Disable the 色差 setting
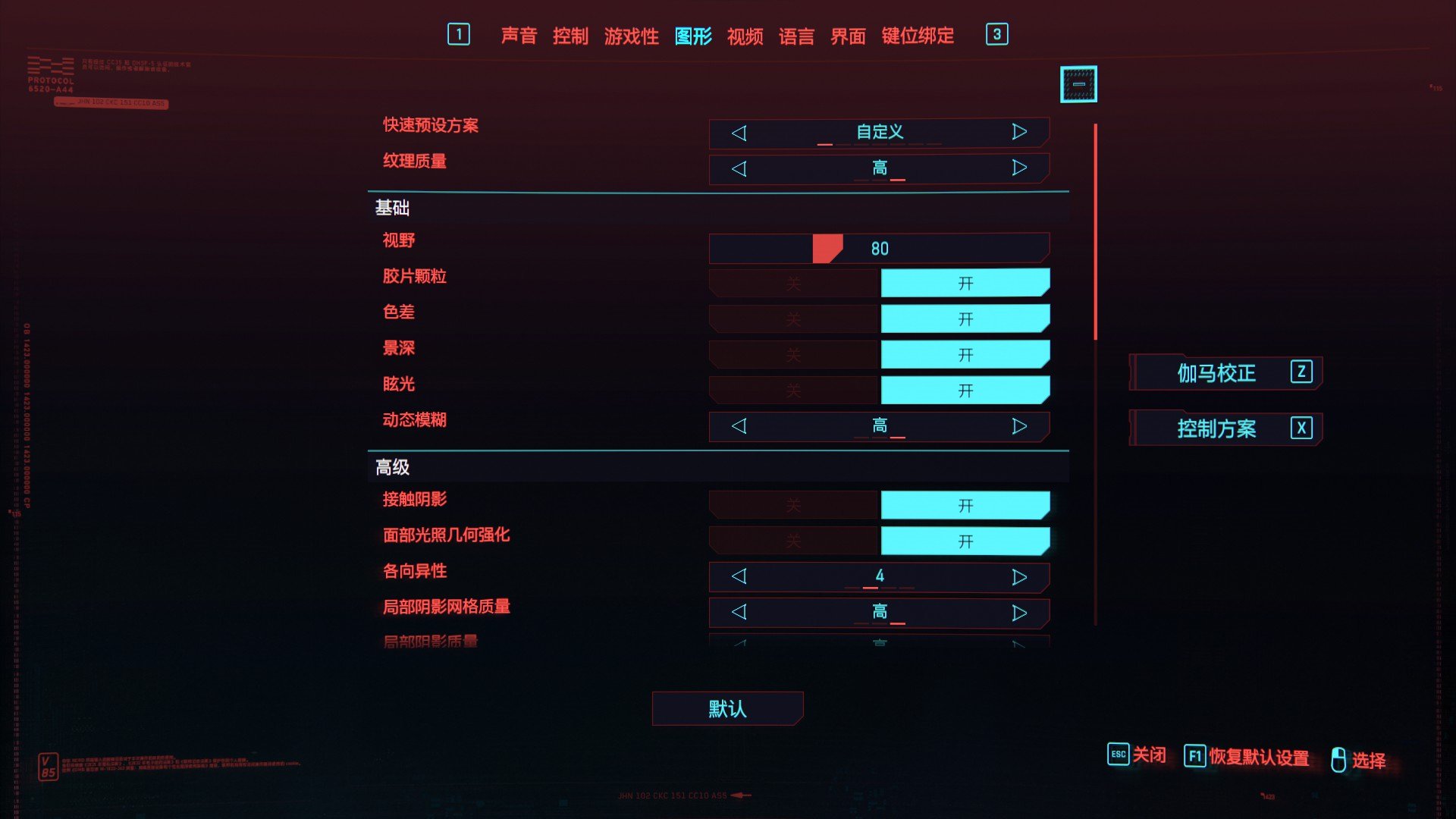This screenshot has height=819, width=1456. tap(792, 318)
